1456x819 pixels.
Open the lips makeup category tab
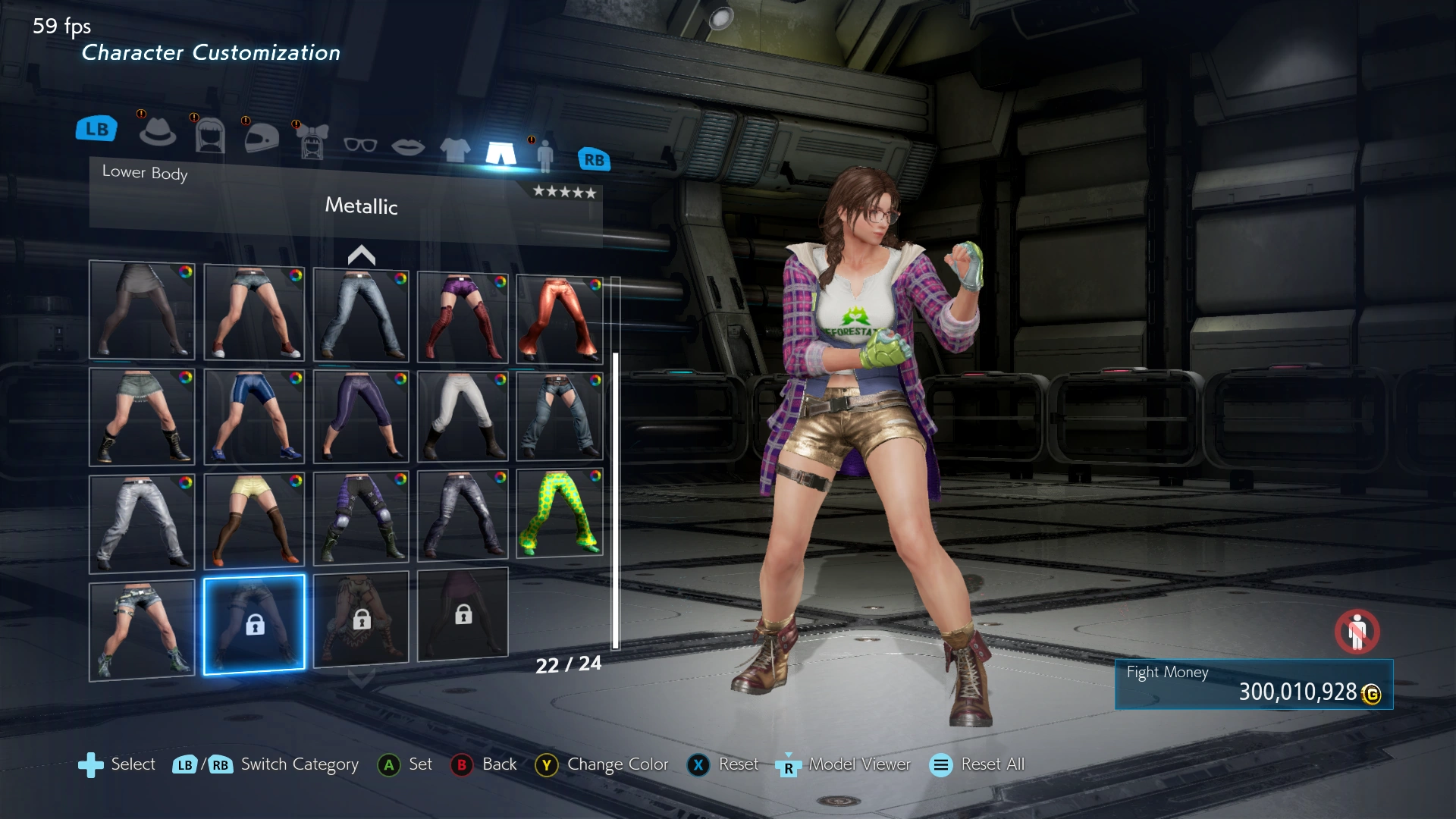point(408,146)
